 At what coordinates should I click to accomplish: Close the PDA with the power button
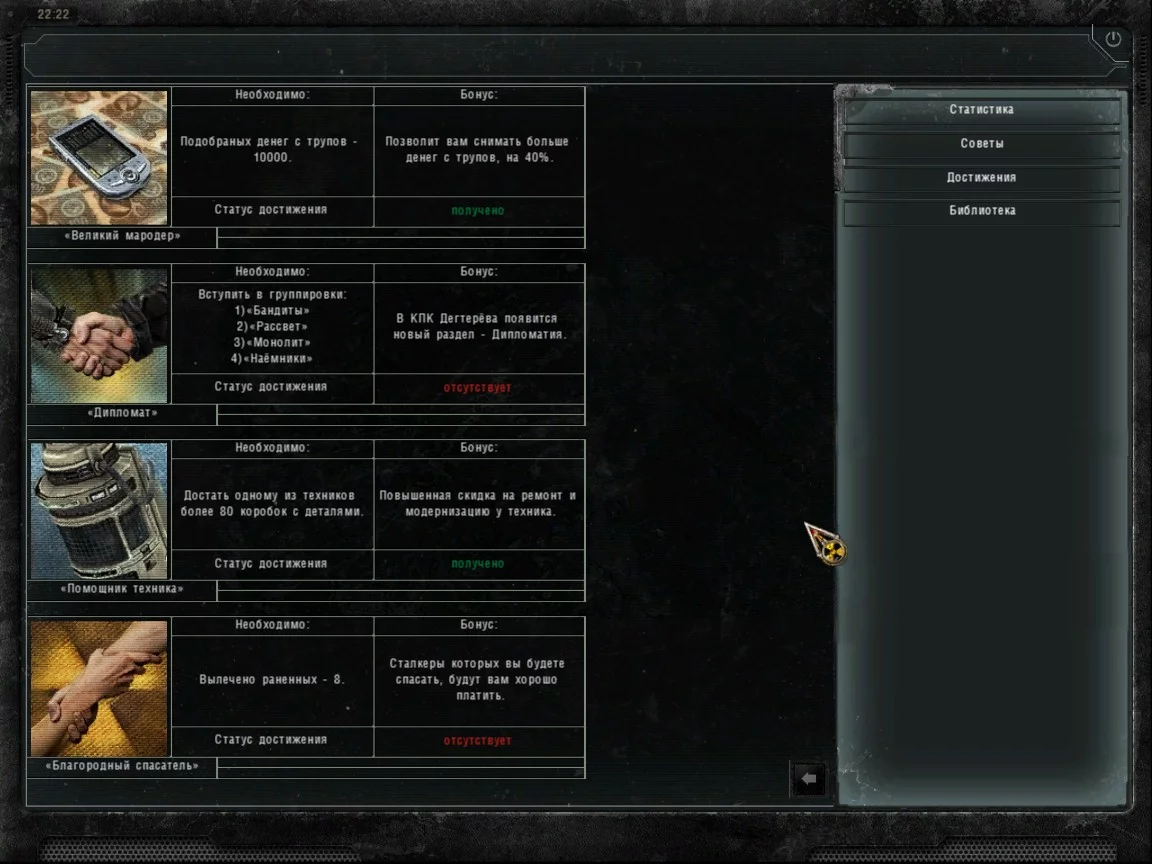[1113, 40]
